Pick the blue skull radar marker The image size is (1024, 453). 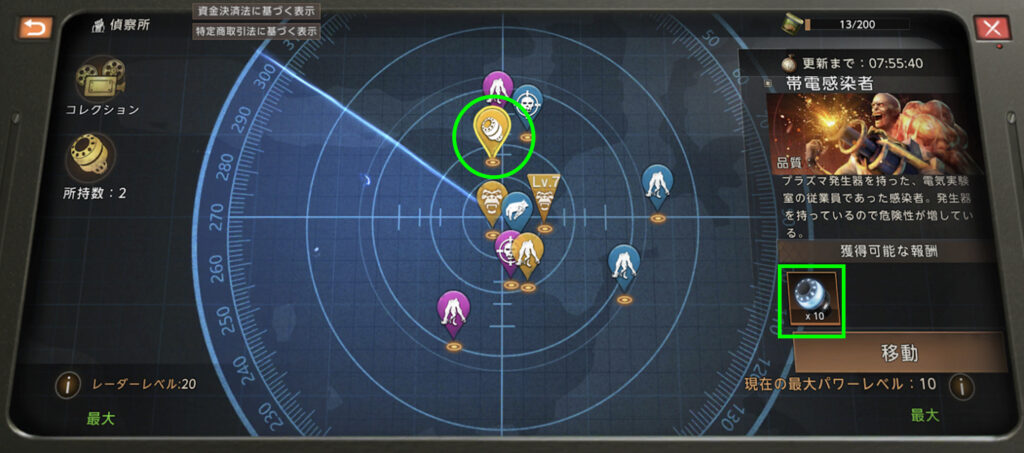click(528, 99)
